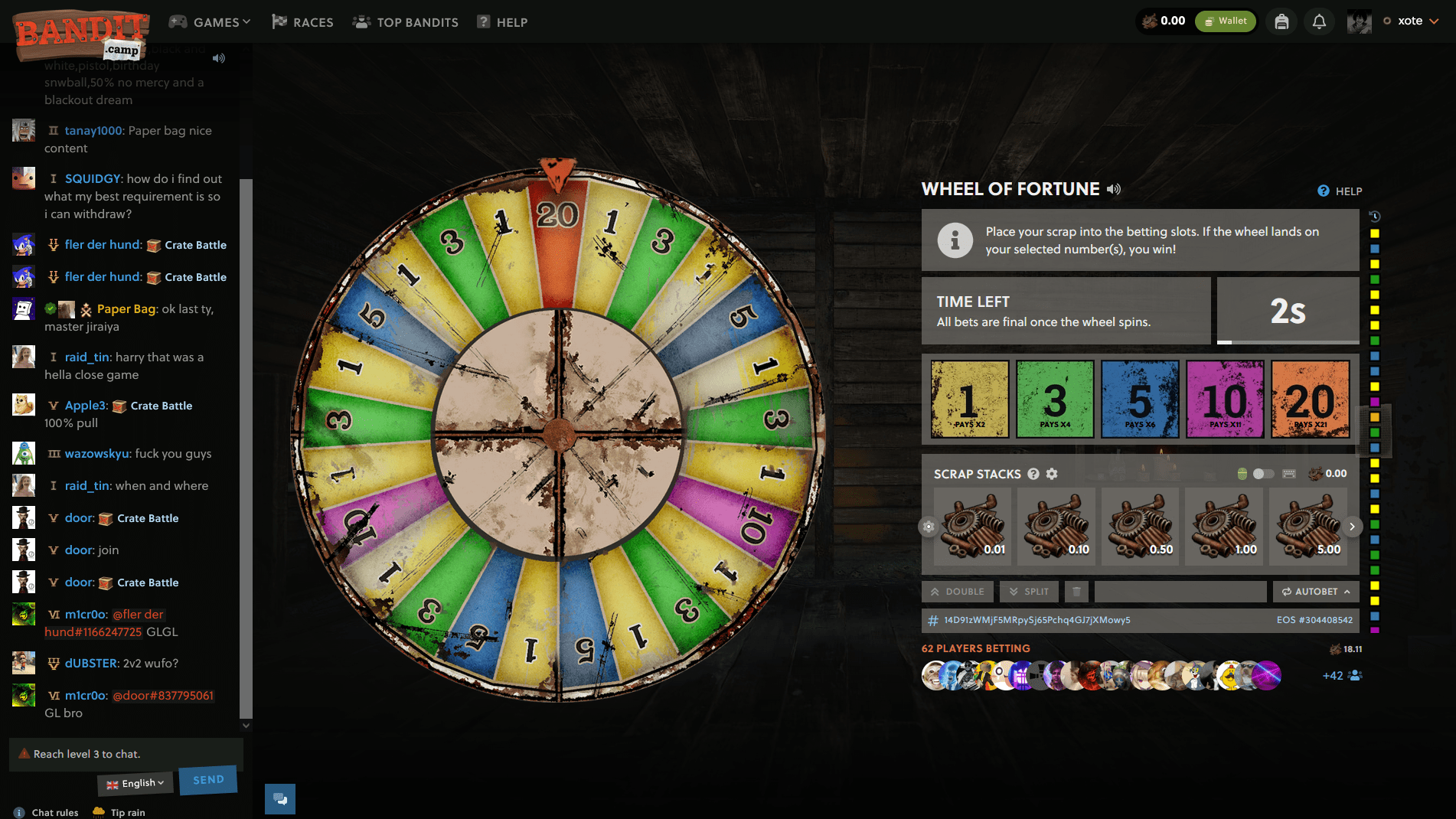Click the hashtag icon beside the round hash

click(x=932, y=622)
